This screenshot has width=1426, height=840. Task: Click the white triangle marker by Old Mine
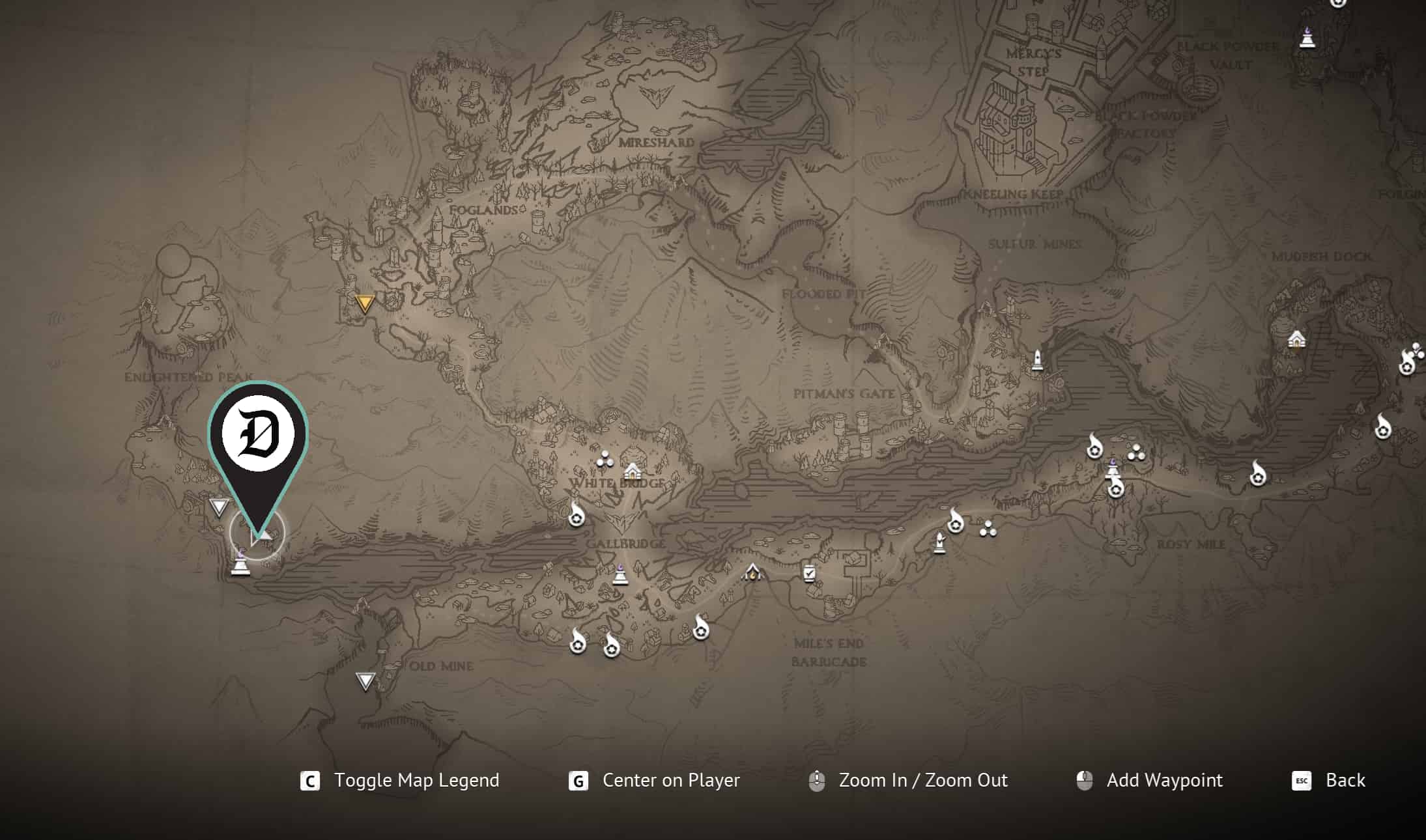click(365, 681)
